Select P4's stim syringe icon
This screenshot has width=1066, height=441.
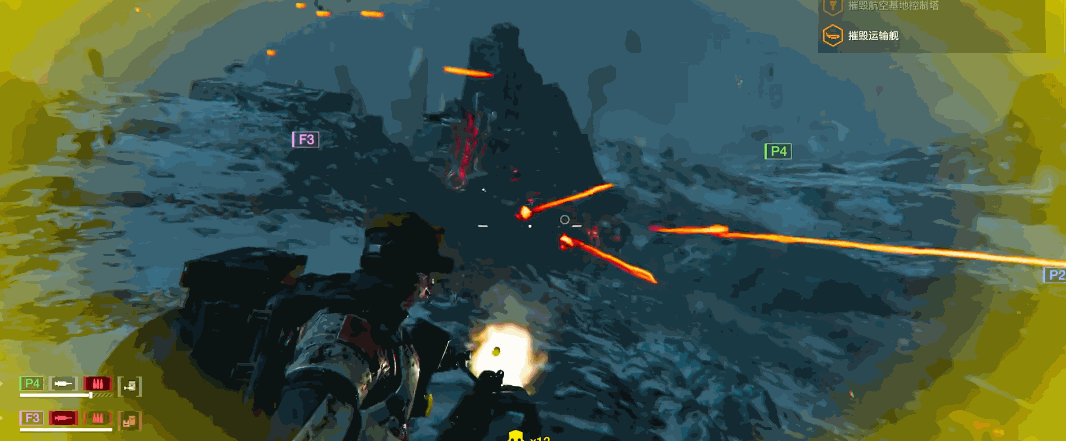[64, 383]
